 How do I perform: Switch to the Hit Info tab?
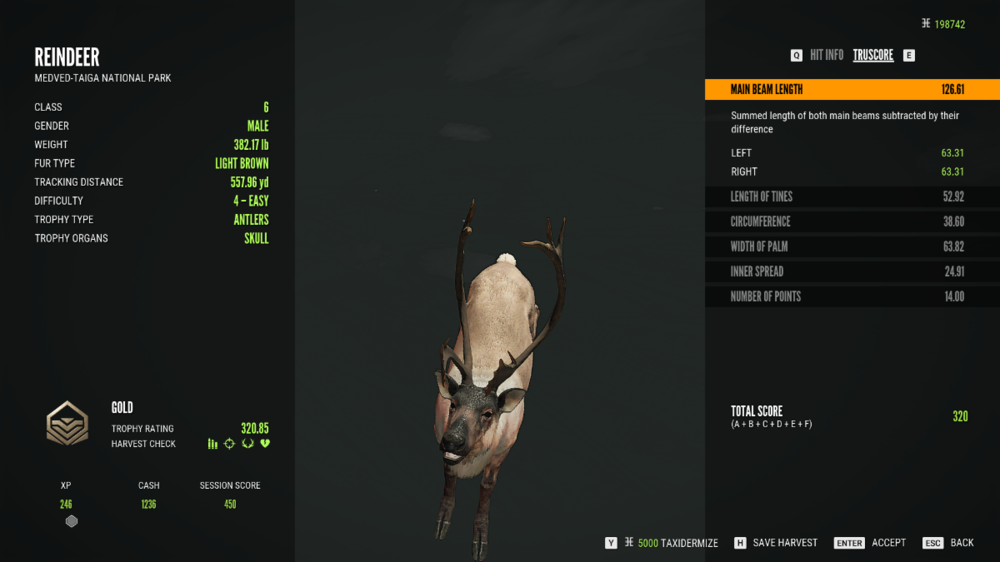826,56
